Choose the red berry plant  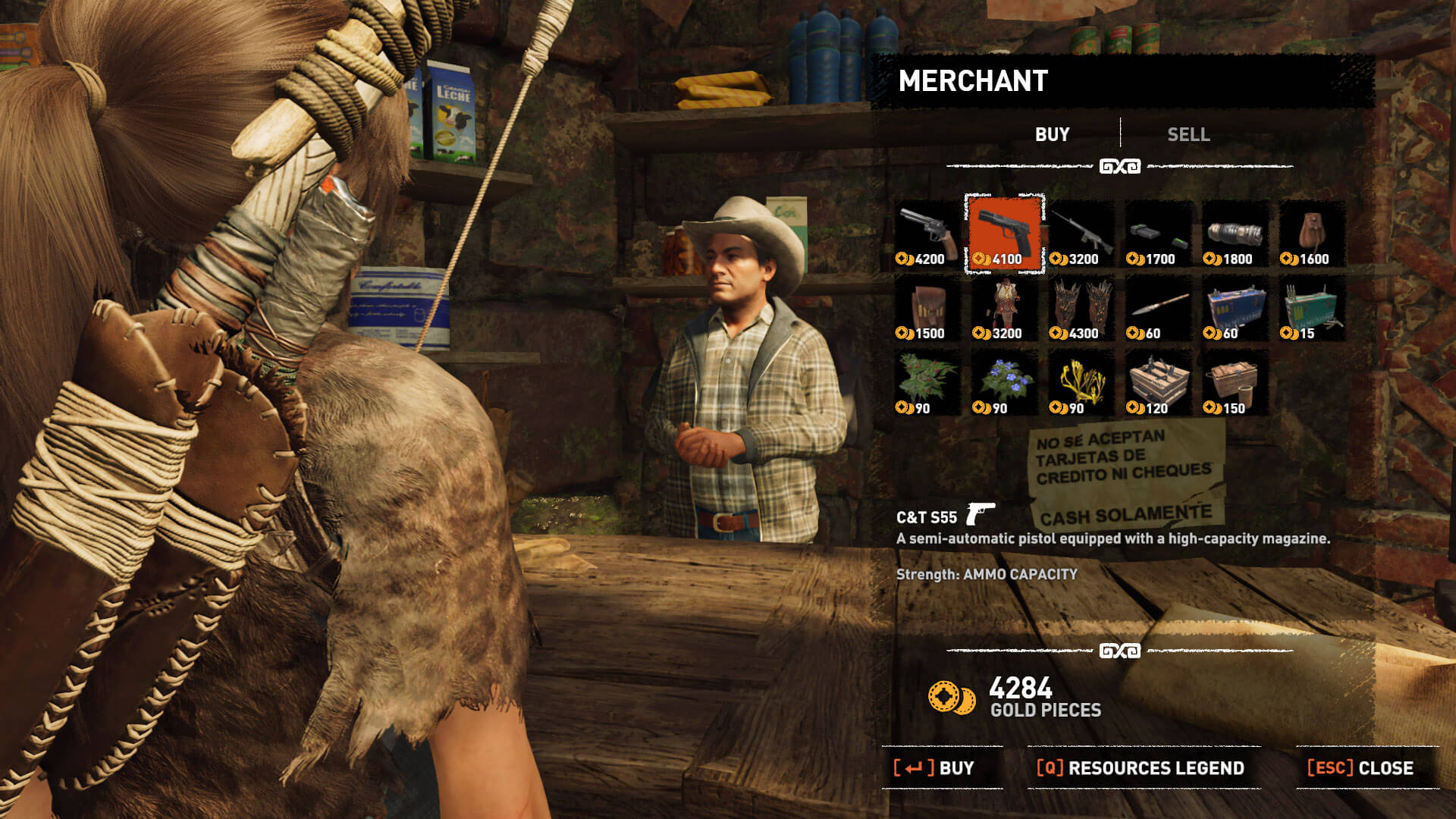pos(927,382)
